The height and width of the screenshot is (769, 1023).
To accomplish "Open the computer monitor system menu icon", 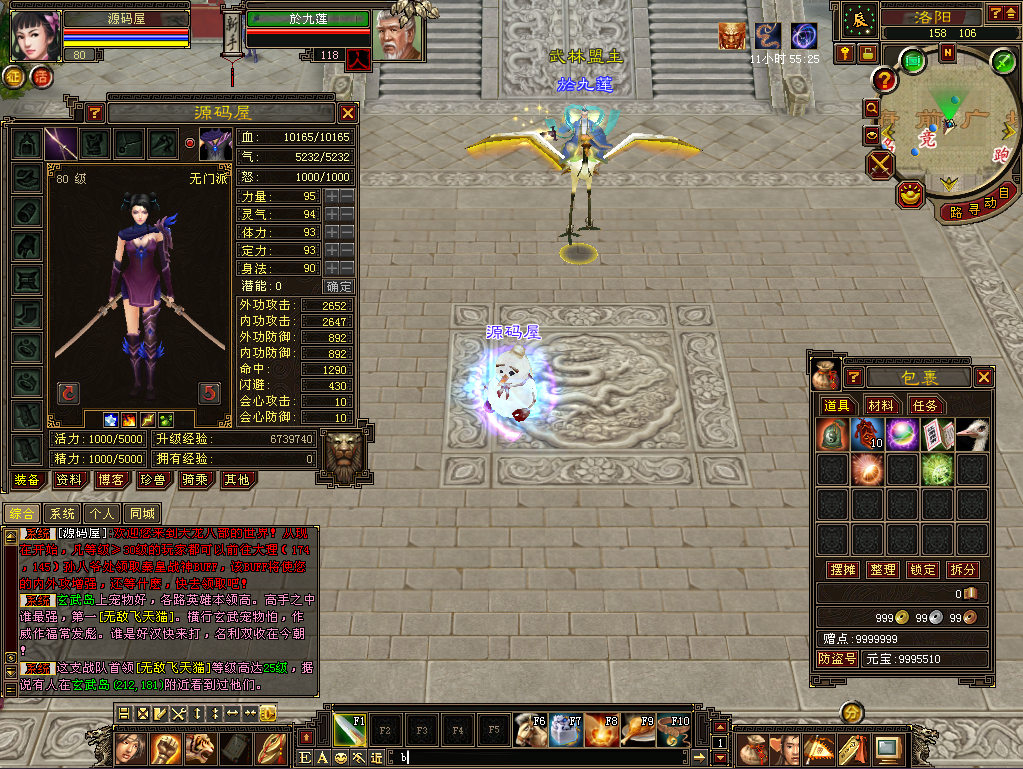I will click(x=885, y=748).
